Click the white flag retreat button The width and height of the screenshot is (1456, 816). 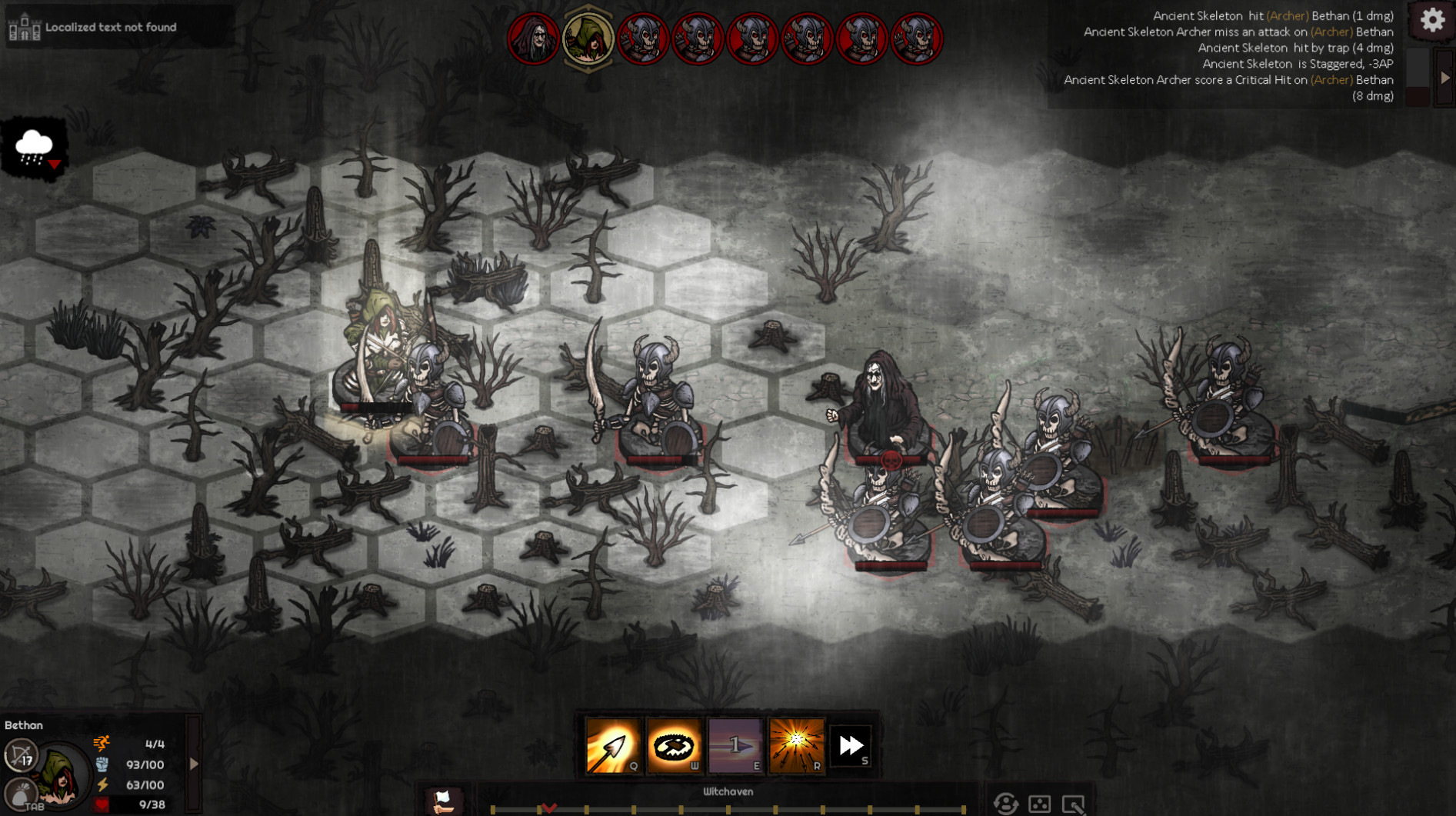point(444,801)
